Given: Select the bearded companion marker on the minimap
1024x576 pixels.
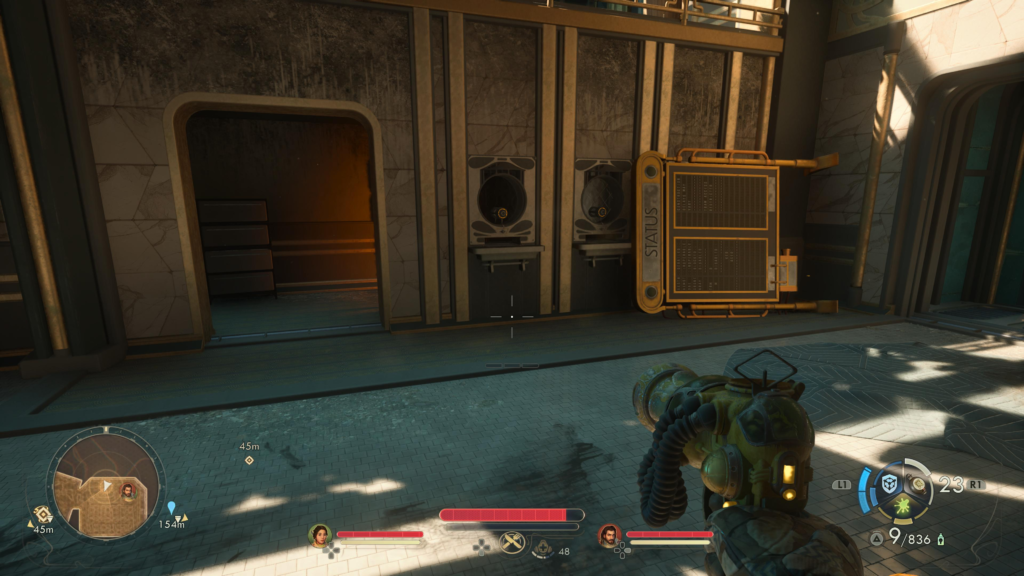Looking at the screenshot, I should (x=128, y=490).
